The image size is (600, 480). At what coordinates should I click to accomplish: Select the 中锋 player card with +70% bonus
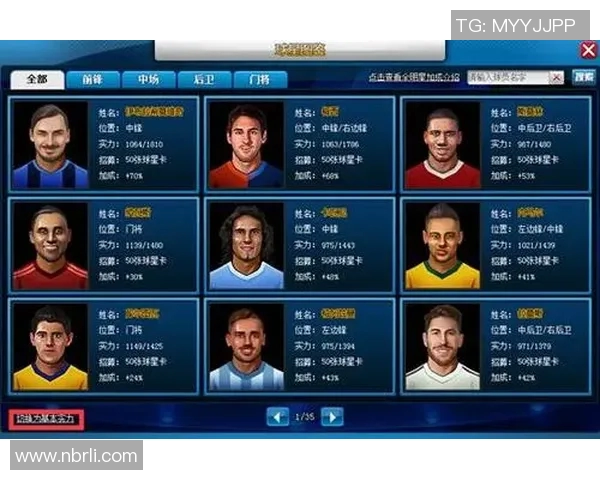coord(104,144)
